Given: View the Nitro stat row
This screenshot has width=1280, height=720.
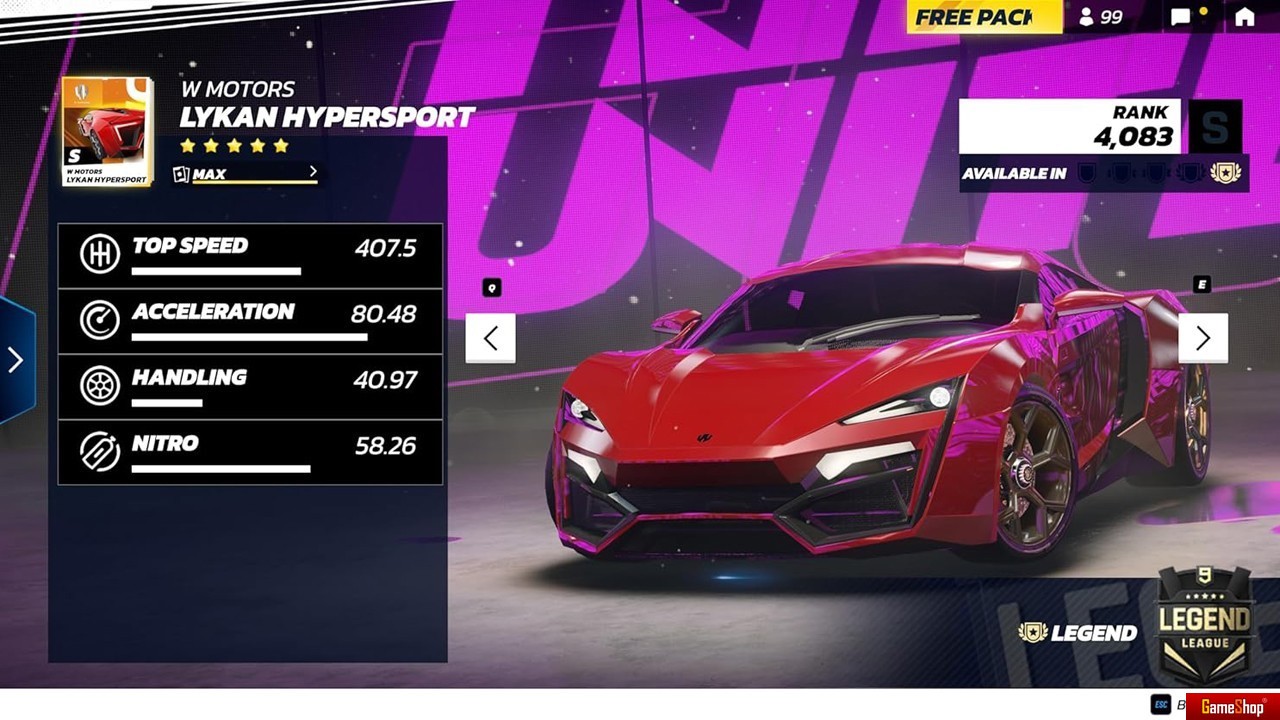Looking at the screenshot, I should click(250, 452).
